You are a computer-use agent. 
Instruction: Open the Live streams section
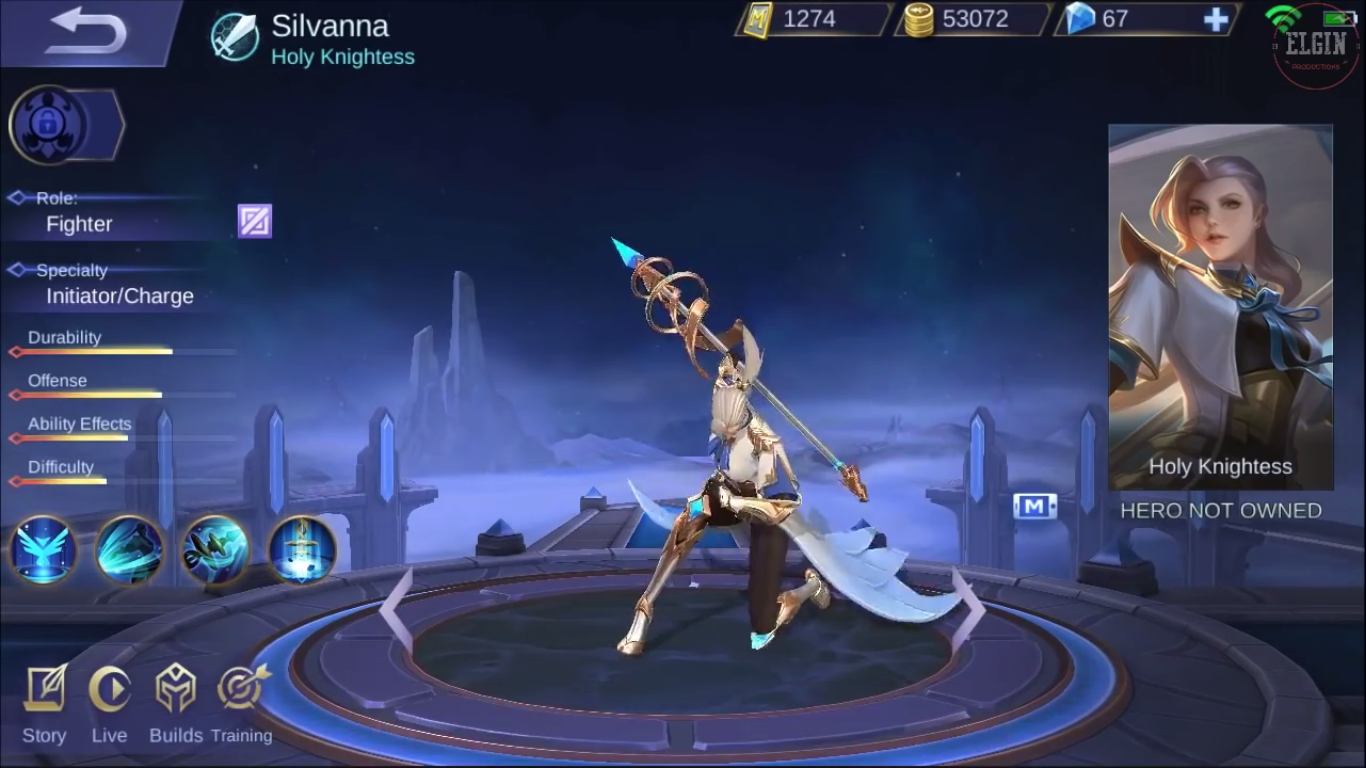110,705
